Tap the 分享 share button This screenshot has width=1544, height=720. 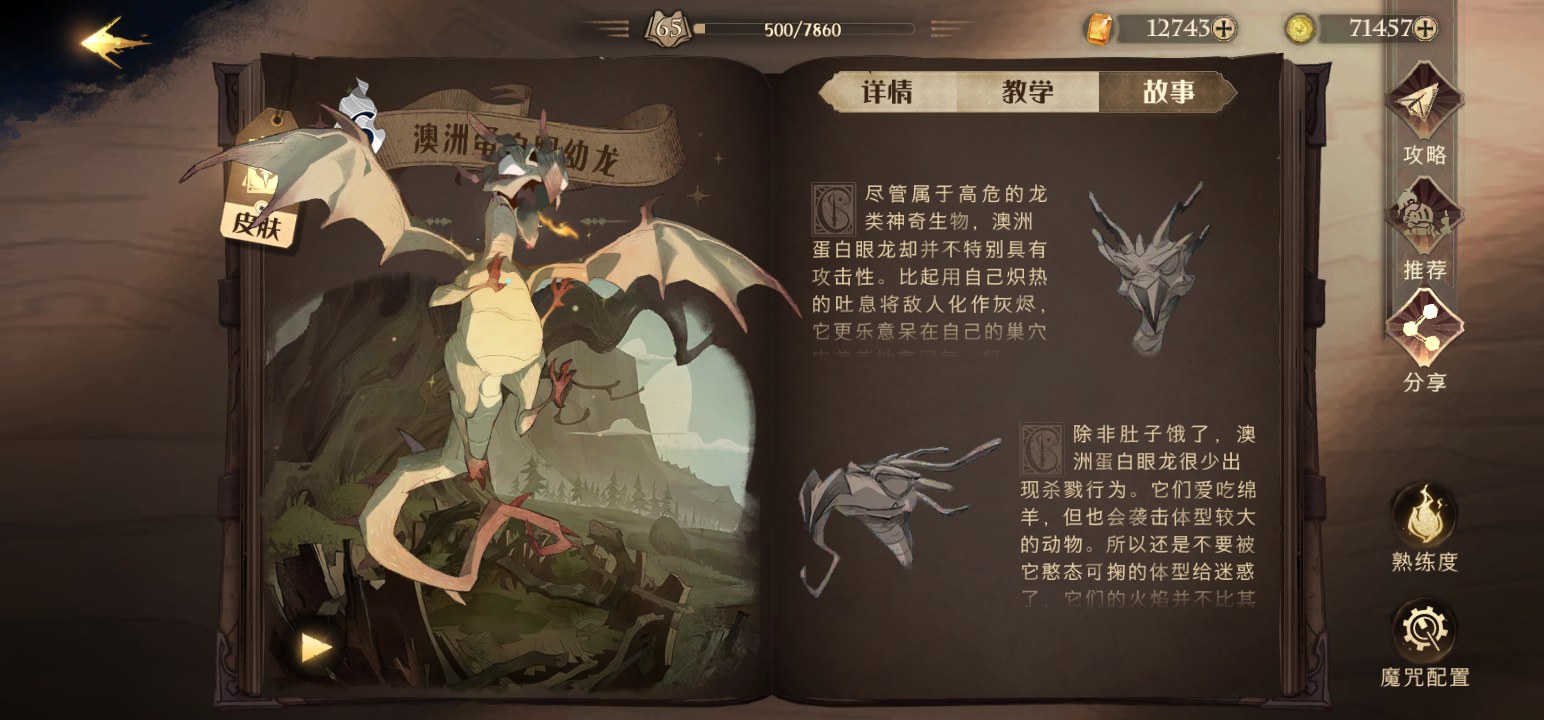(1424, 329)
